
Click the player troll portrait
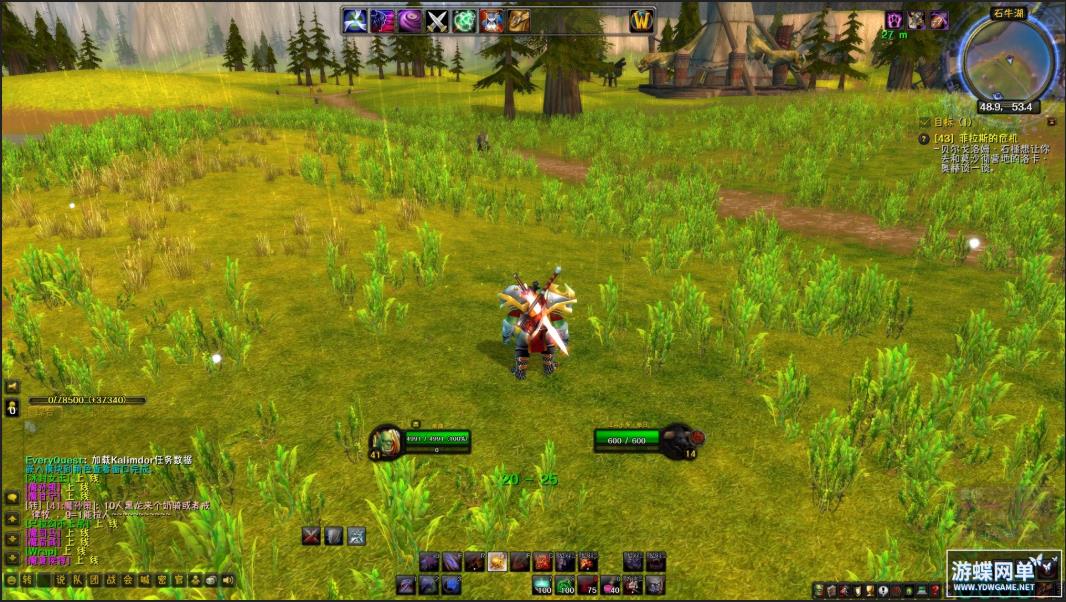(386, 441)
